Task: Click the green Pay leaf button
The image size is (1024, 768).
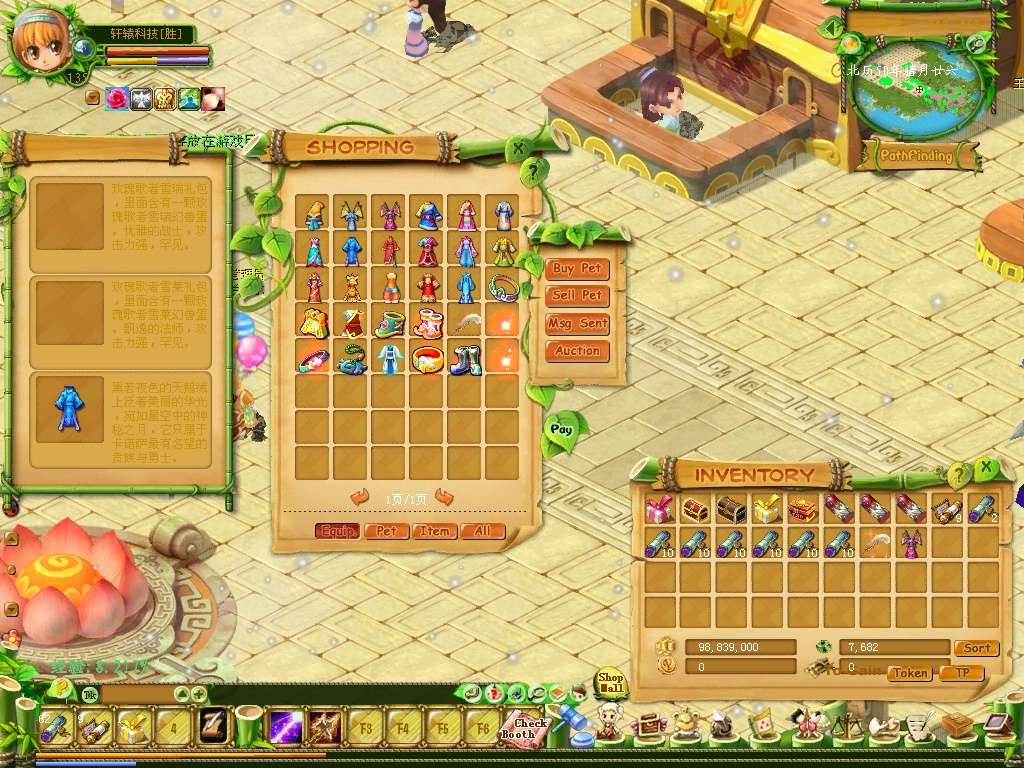Action: coord(561,429)
